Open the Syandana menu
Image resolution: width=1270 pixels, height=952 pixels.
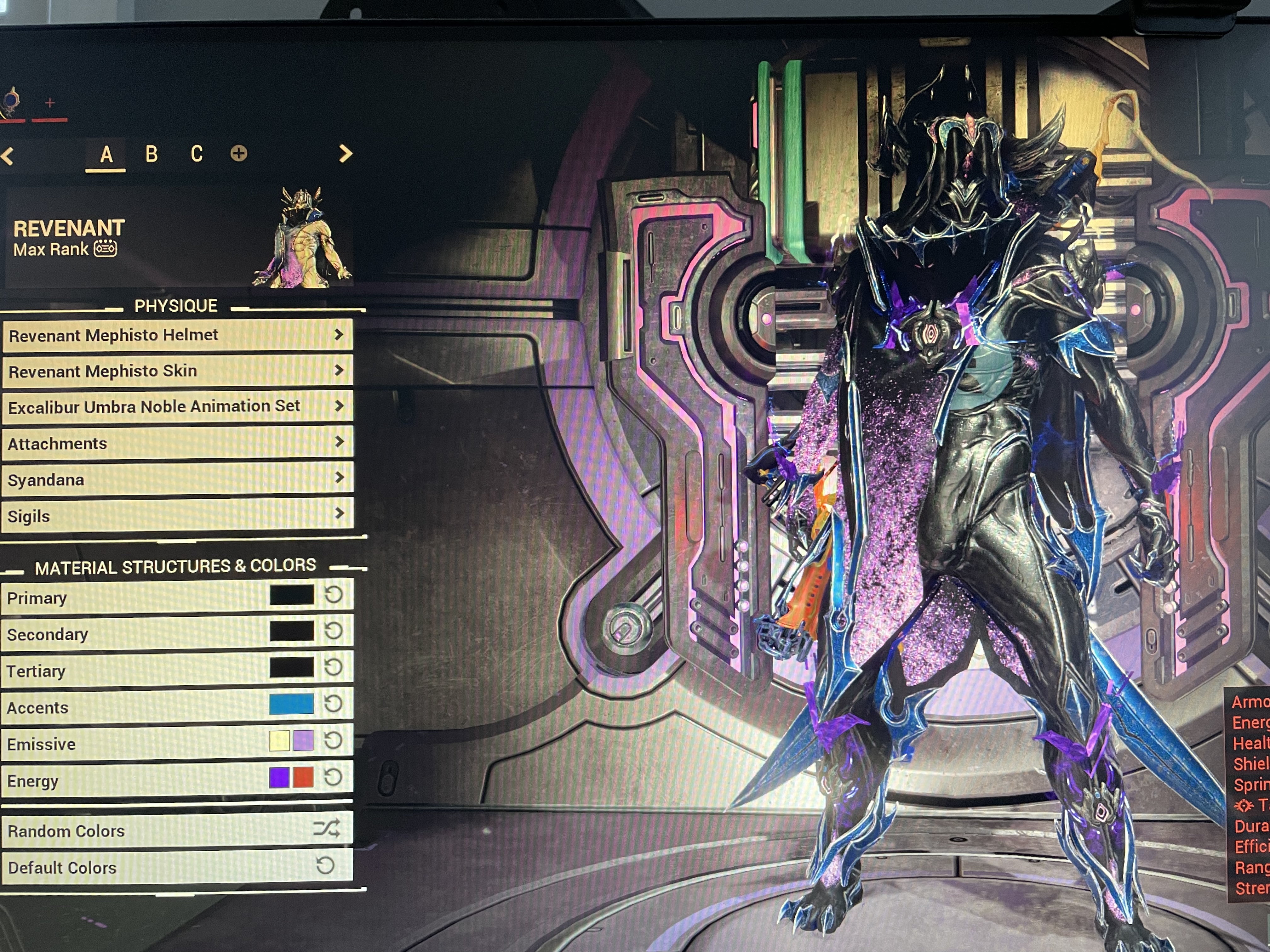coord(177,479)
